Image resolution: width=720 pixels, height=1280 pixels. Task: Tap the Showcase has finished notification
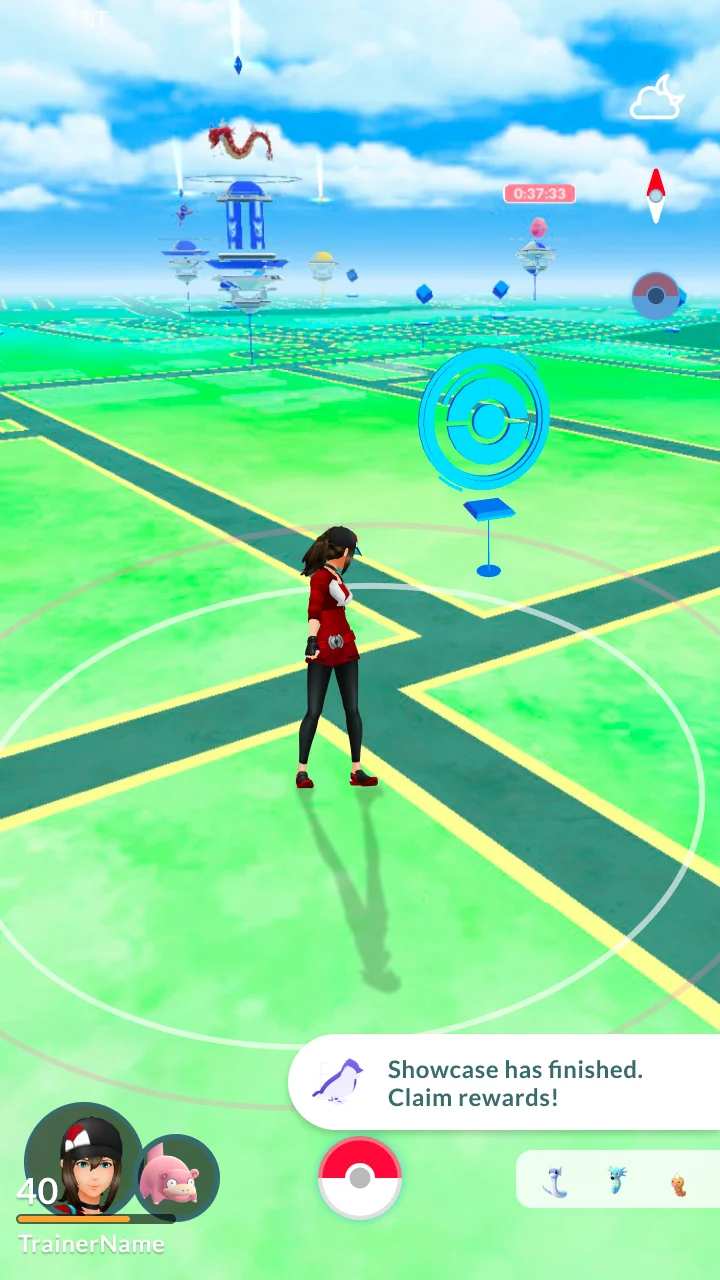click(505, 1083)
